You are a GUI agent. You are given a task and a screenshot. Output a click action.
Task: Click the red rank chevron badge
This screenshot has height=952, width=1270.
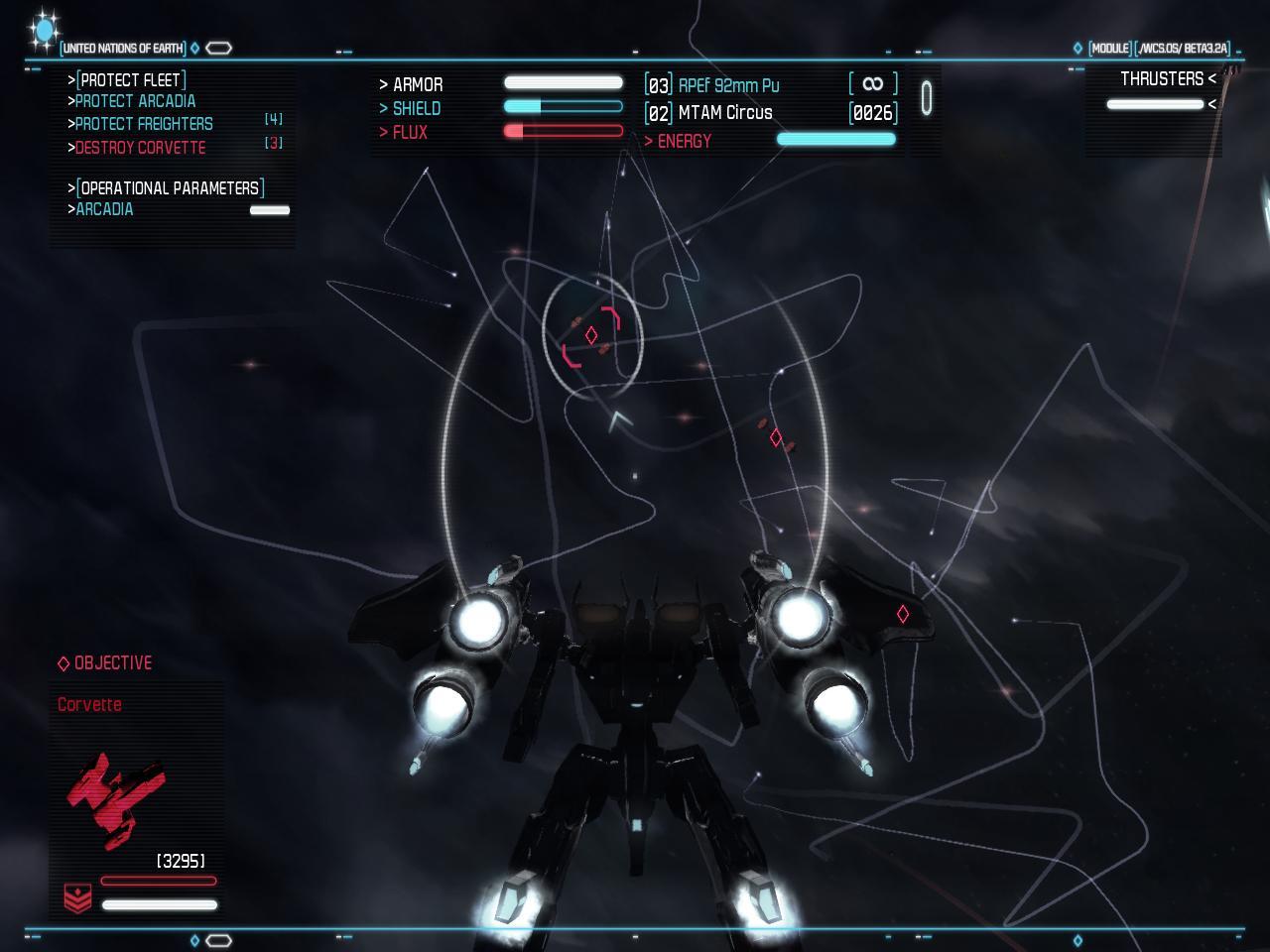point(77,897)
